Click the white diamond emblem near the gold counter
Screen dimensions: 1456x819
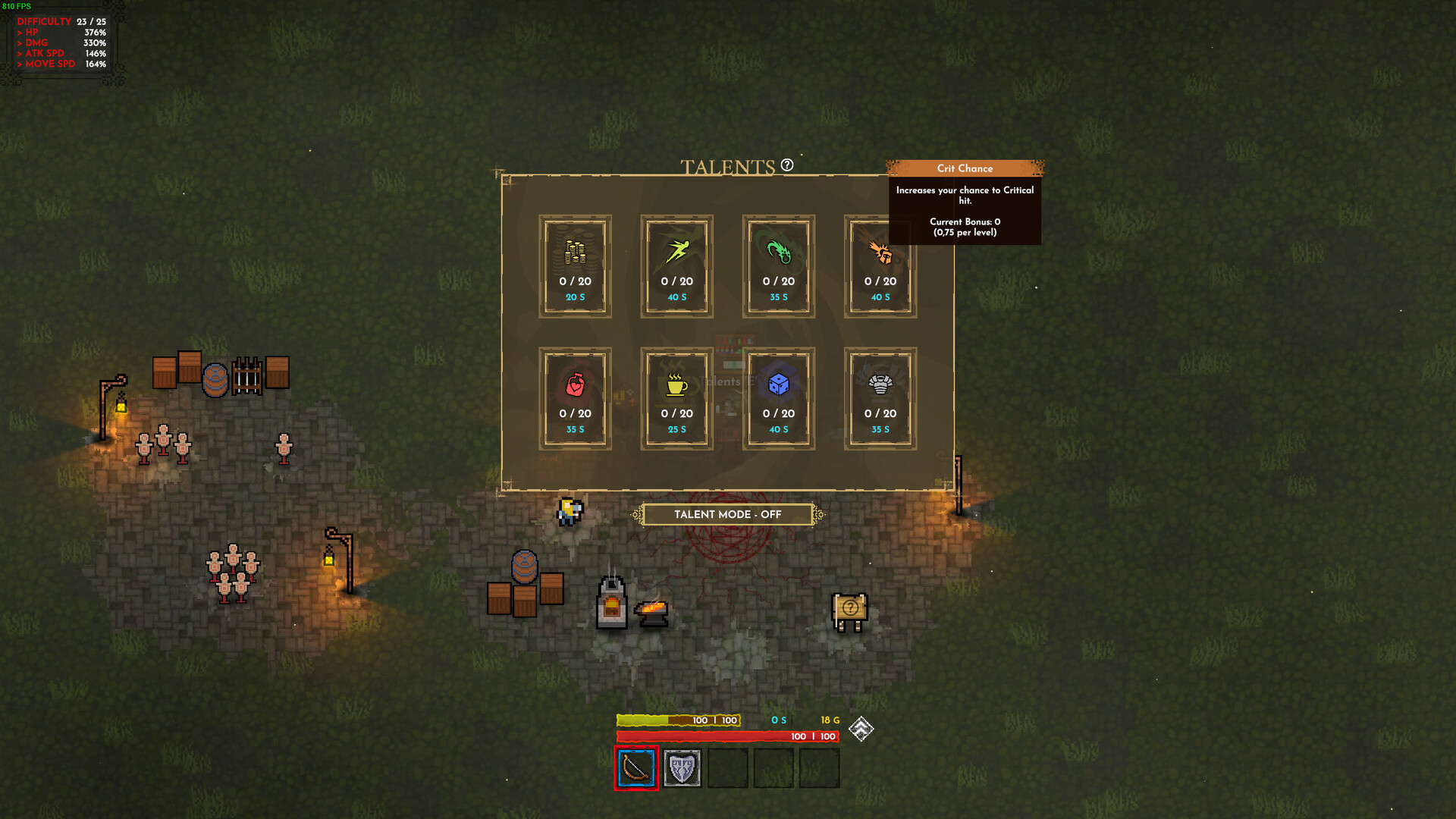[861, 729]
